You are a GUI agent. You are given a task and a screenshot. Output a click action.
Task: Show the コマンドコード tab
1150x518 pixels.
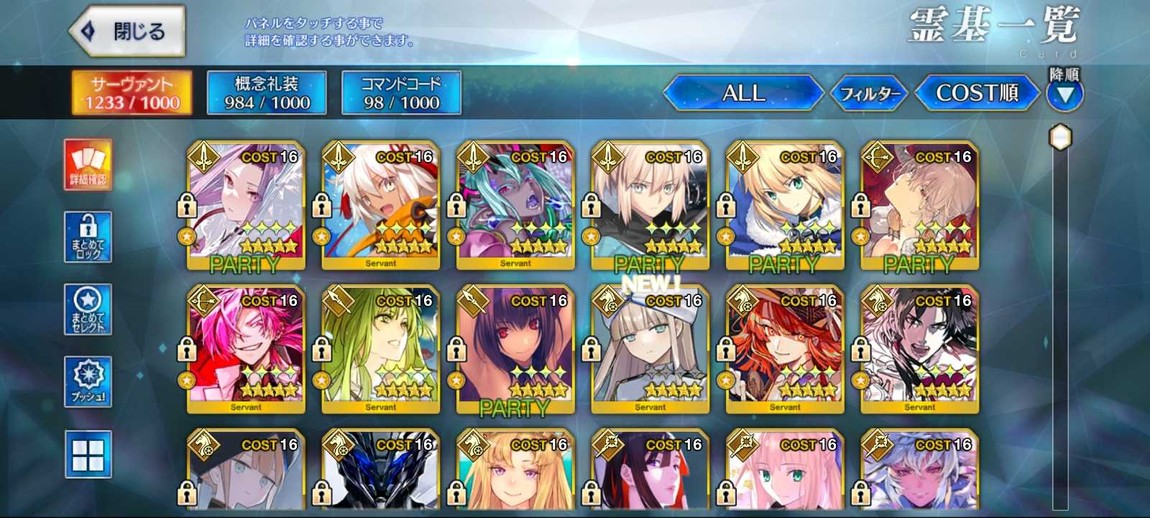click(x=401, y=93)
